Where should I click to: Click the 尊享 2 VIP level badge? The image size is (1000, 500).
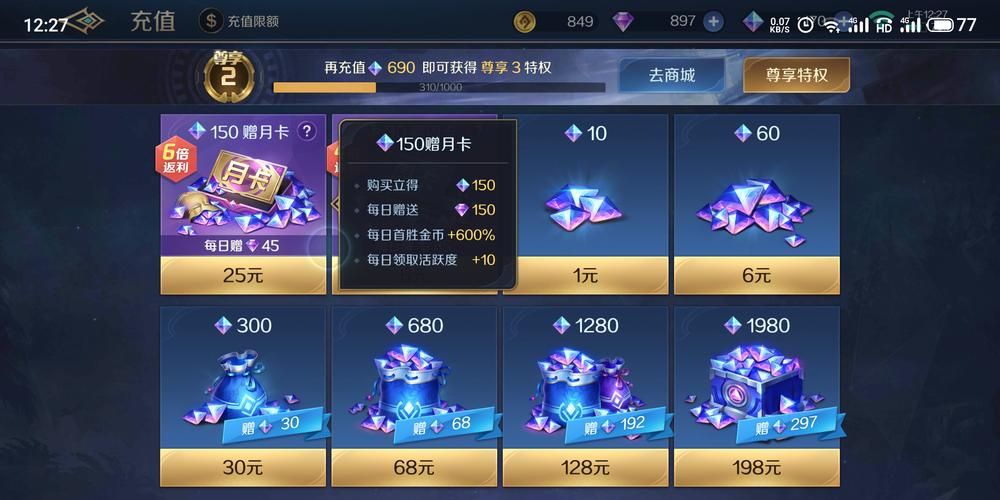(229, 72)
